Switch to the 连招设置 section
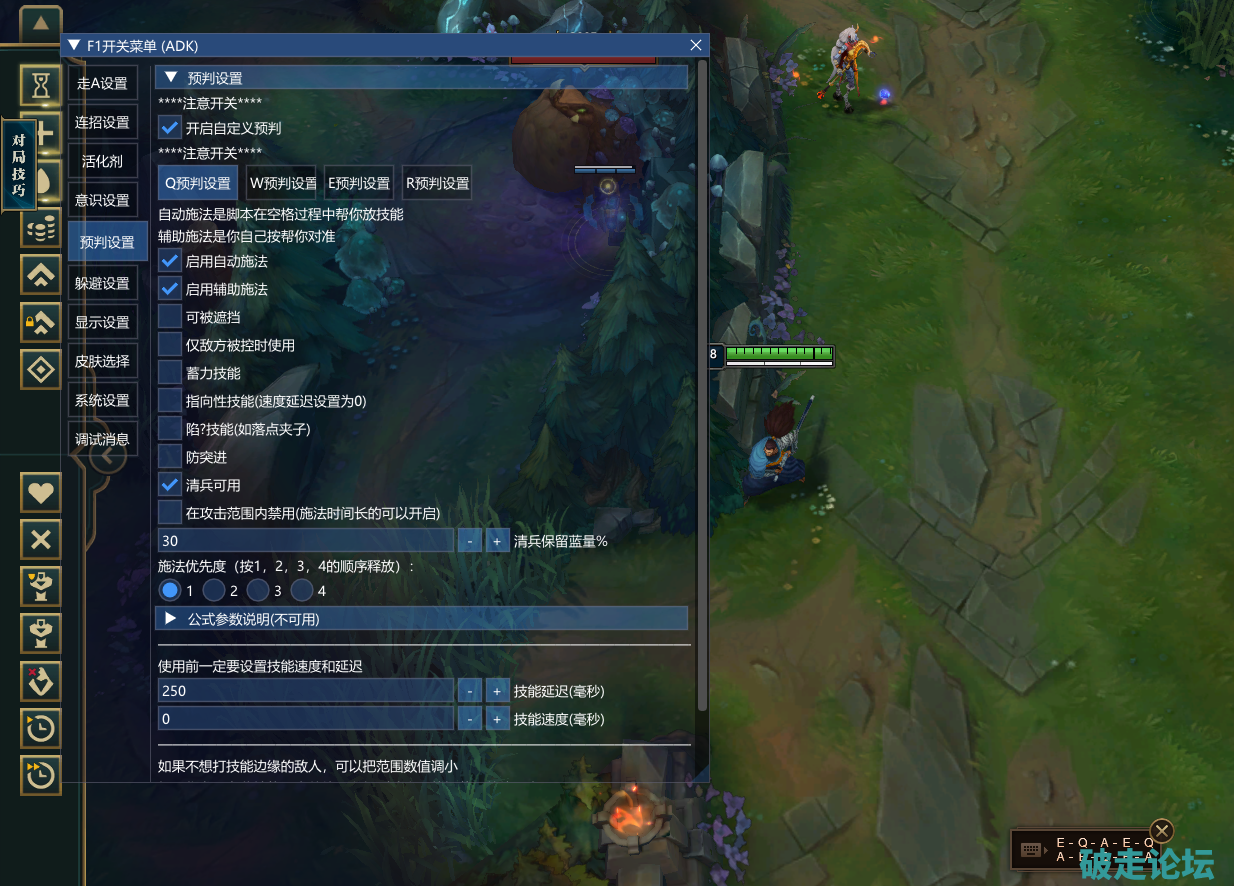This screenshot has width=1234, height=886. coord(103,122)
